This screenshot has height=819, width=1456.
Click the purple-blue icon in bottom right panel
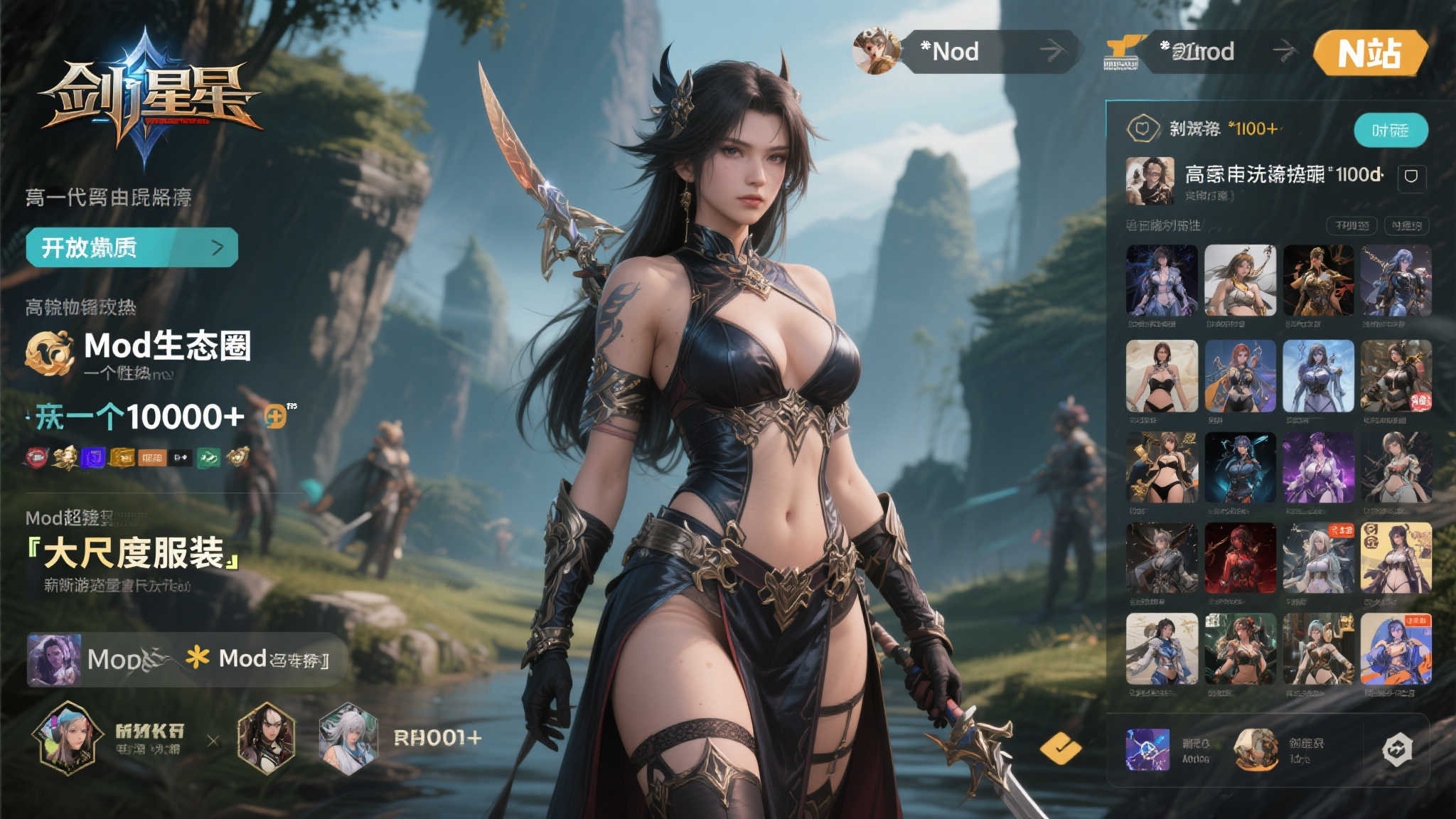pos(1147,749)
